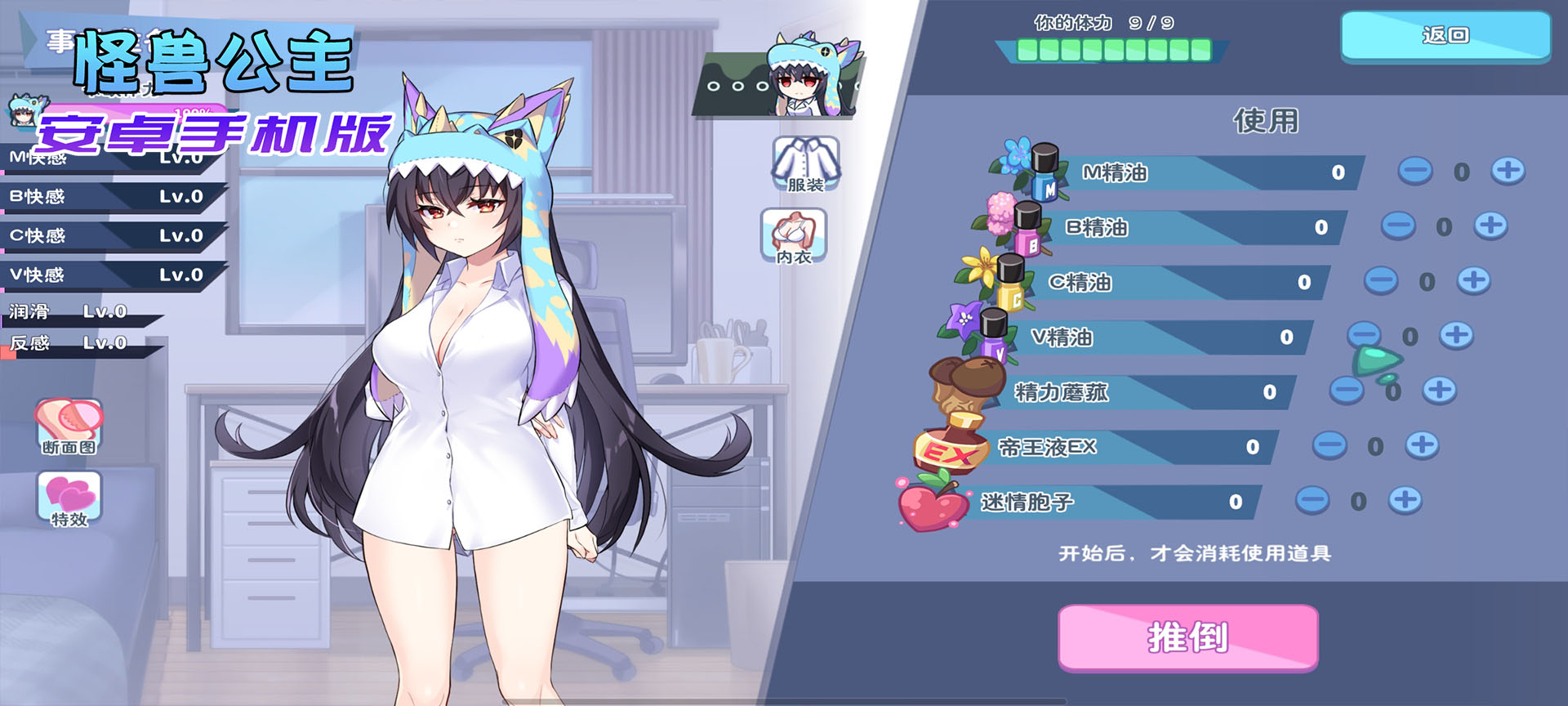Reduce B精油 count with minus button
This screenshot has height=706, width=1568.
tap(1397, 226)
